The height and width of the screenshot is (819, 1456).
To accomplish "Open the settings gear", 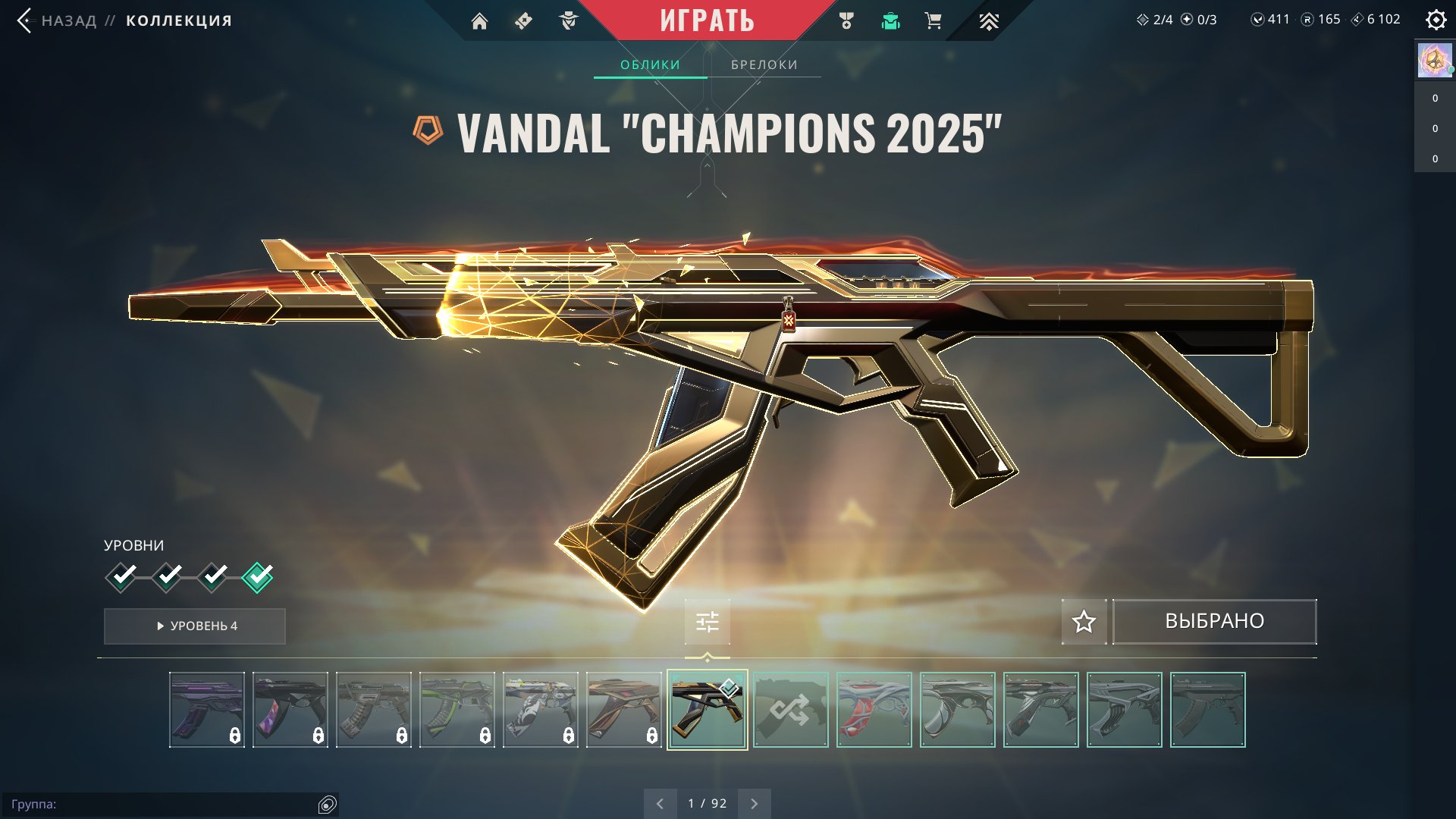I will tap(1436, 20).
